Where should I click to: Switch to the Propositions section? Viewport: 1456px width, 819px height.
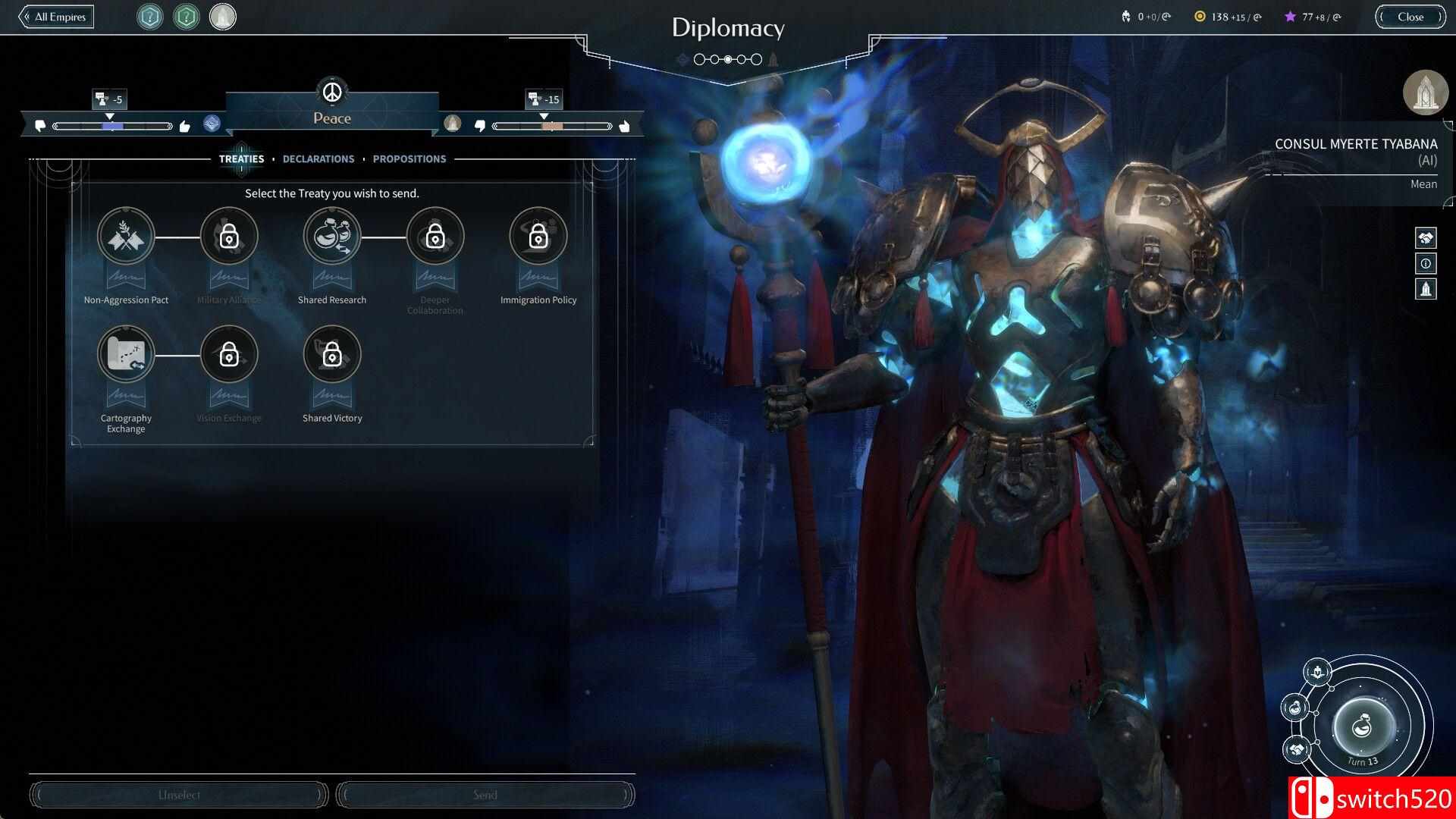(x=409, y=158)
